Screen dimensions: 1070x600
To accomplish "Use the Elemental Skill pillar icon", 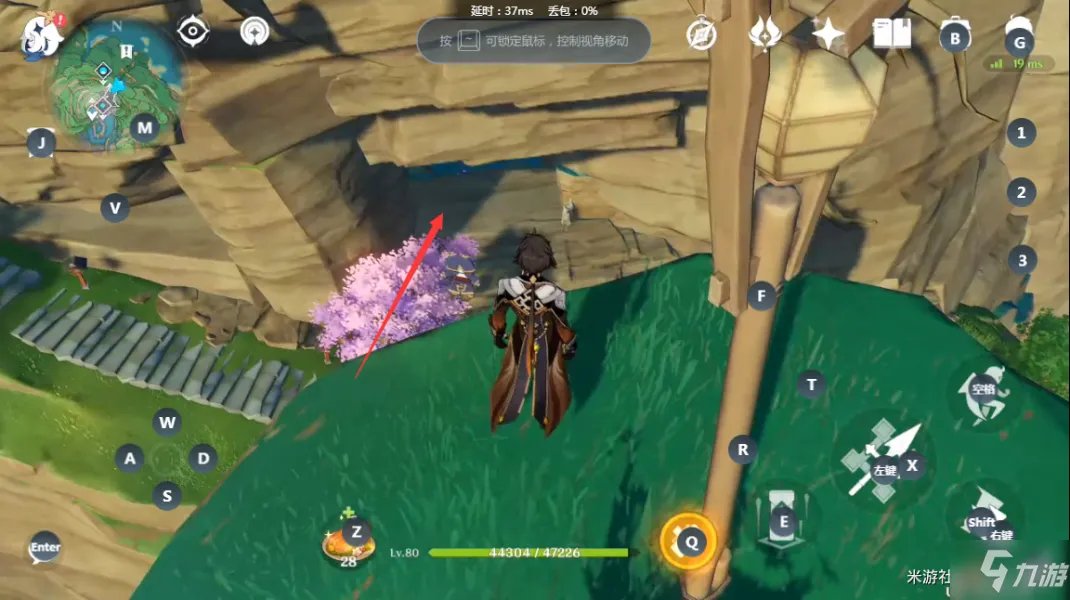I will (783, 518).
